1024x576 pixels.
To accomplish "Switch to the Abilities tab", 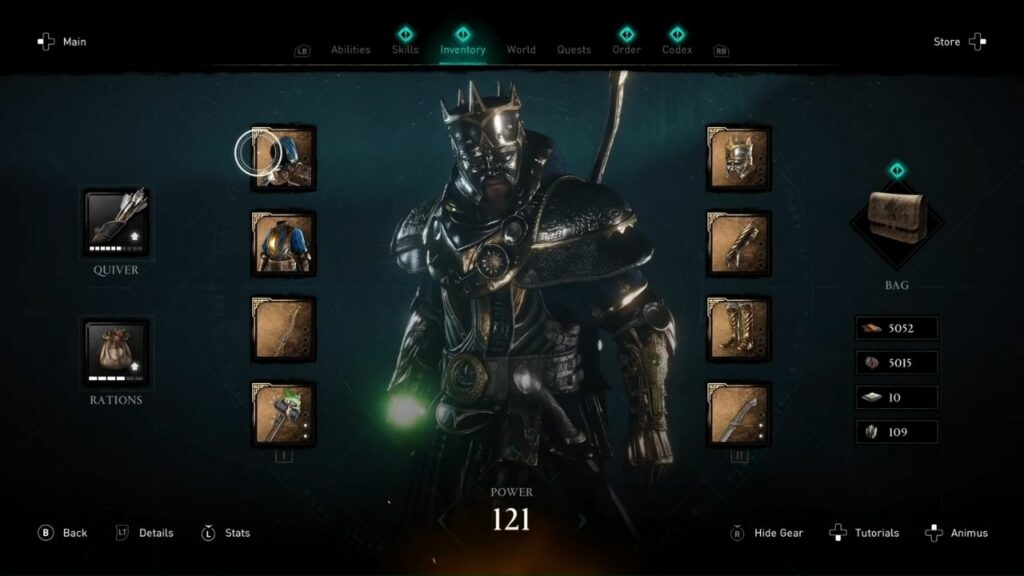I will coord(350,50).
